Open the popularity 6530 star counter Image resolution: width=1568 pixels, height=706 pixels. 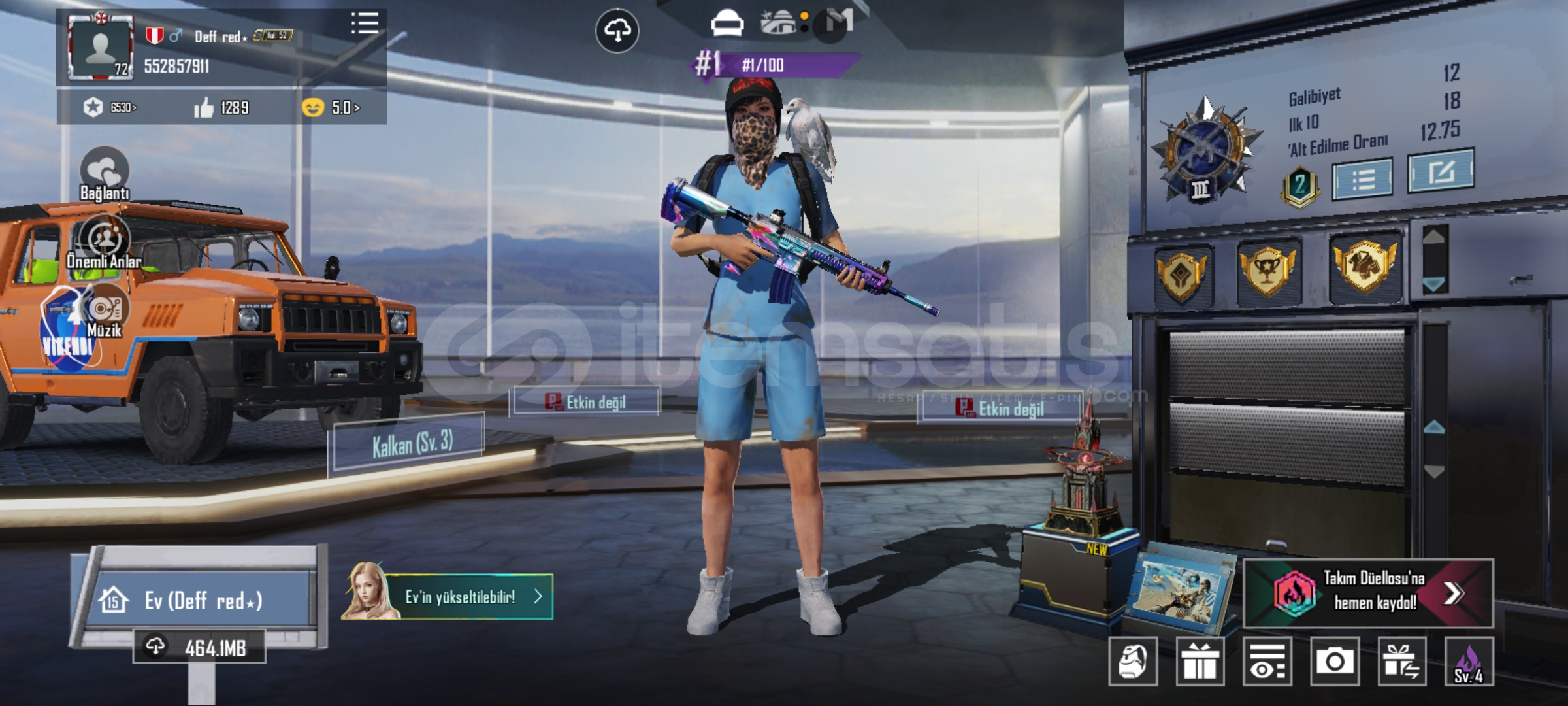110,107
